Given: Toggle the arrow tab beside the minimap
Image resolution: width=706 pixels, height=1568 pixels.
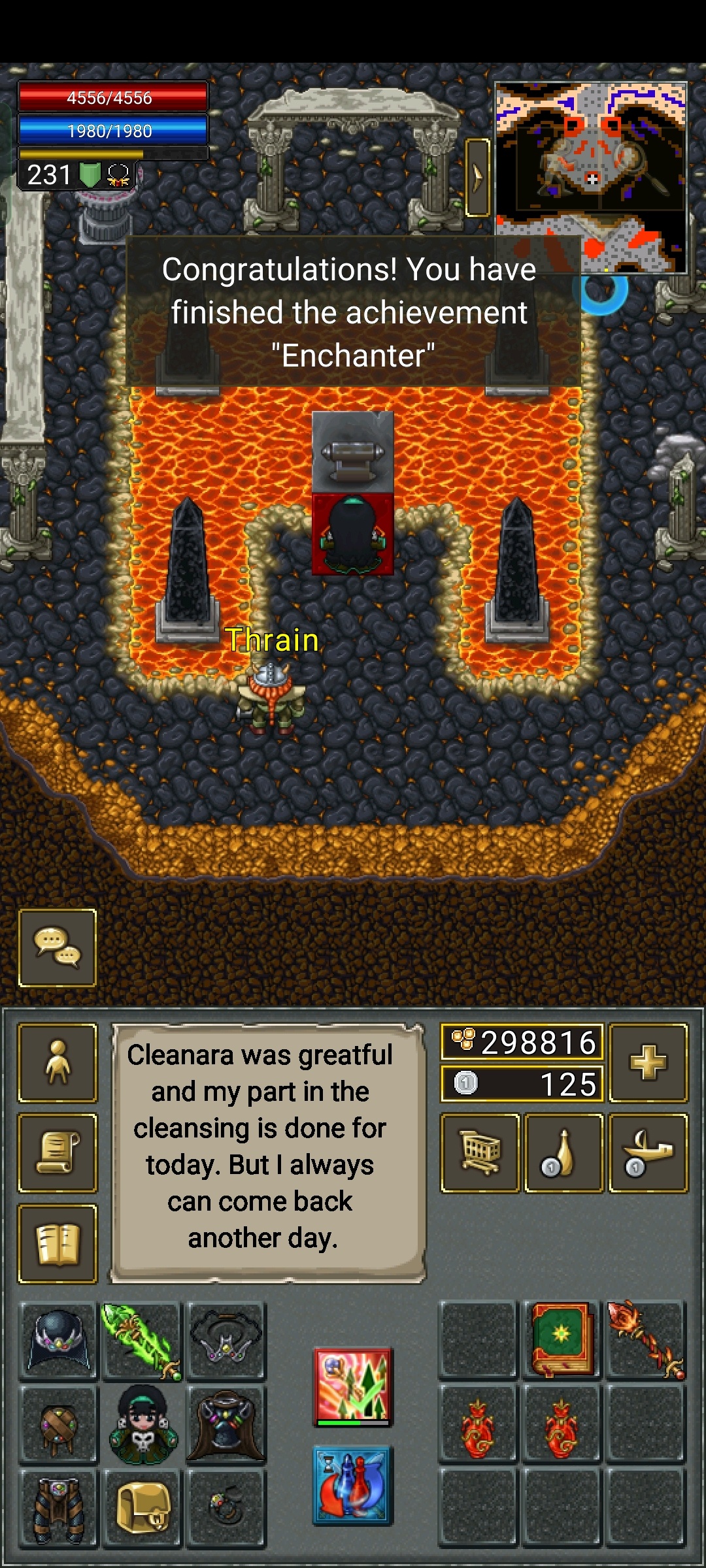Looking at the screenshot, I should pos(478,177).
